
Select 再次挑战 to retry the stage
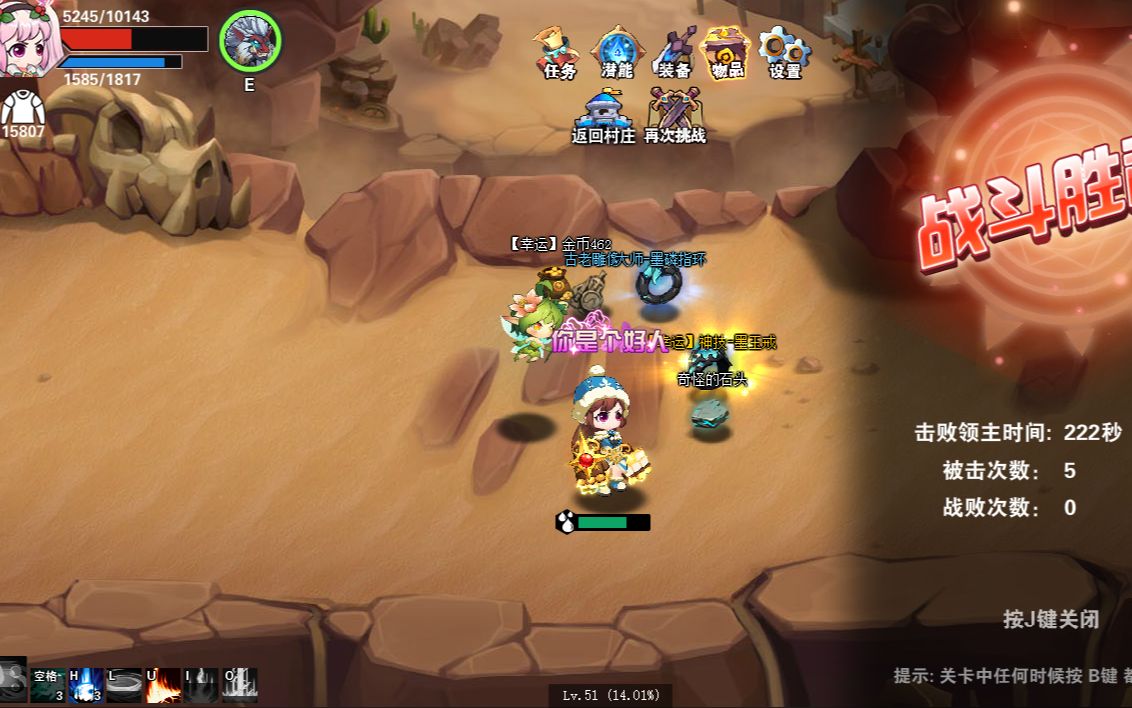pos(675,115)
